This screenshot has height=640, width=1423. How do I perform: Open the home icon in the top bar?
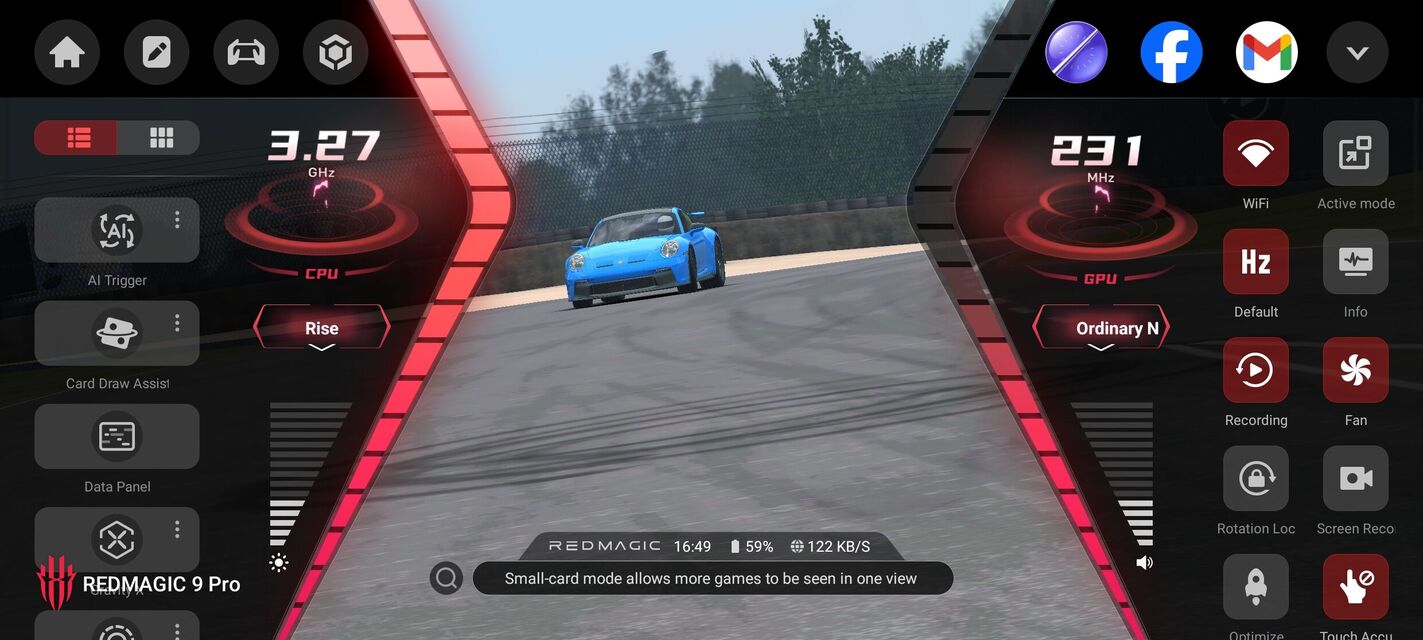point(67,52)
